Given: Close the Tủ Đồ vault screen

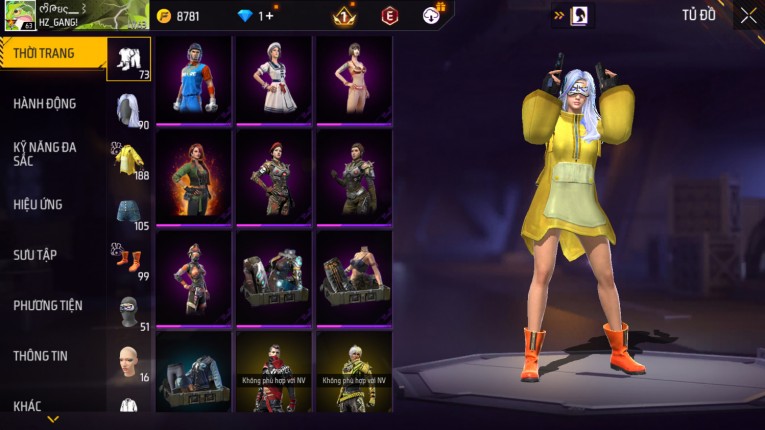Looking at the screenshot, I should point(747,15).
